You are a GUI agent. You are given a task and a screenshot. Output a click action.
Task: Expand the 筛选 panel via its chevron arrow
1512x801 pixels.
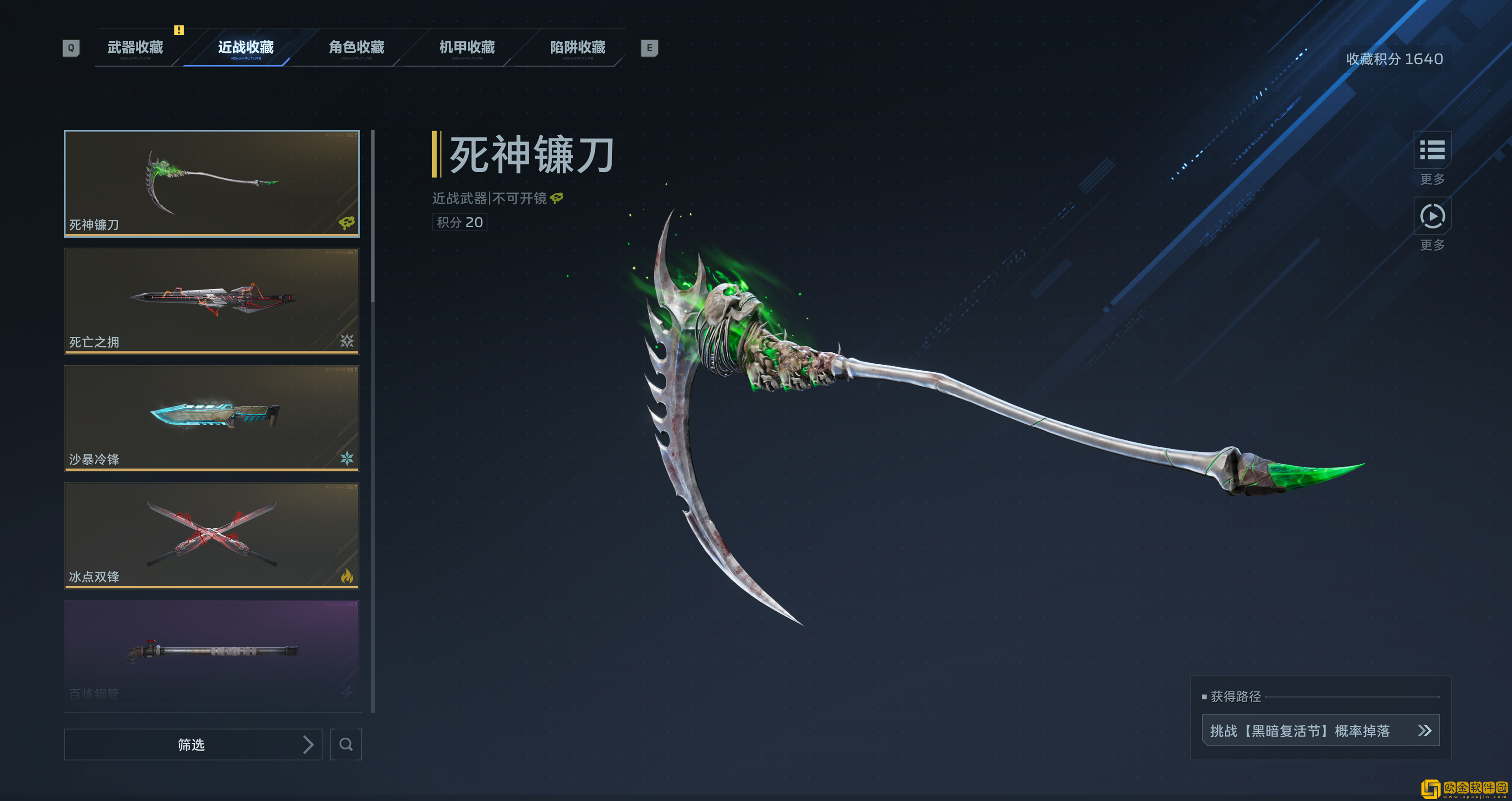click(x=308, y=744)
